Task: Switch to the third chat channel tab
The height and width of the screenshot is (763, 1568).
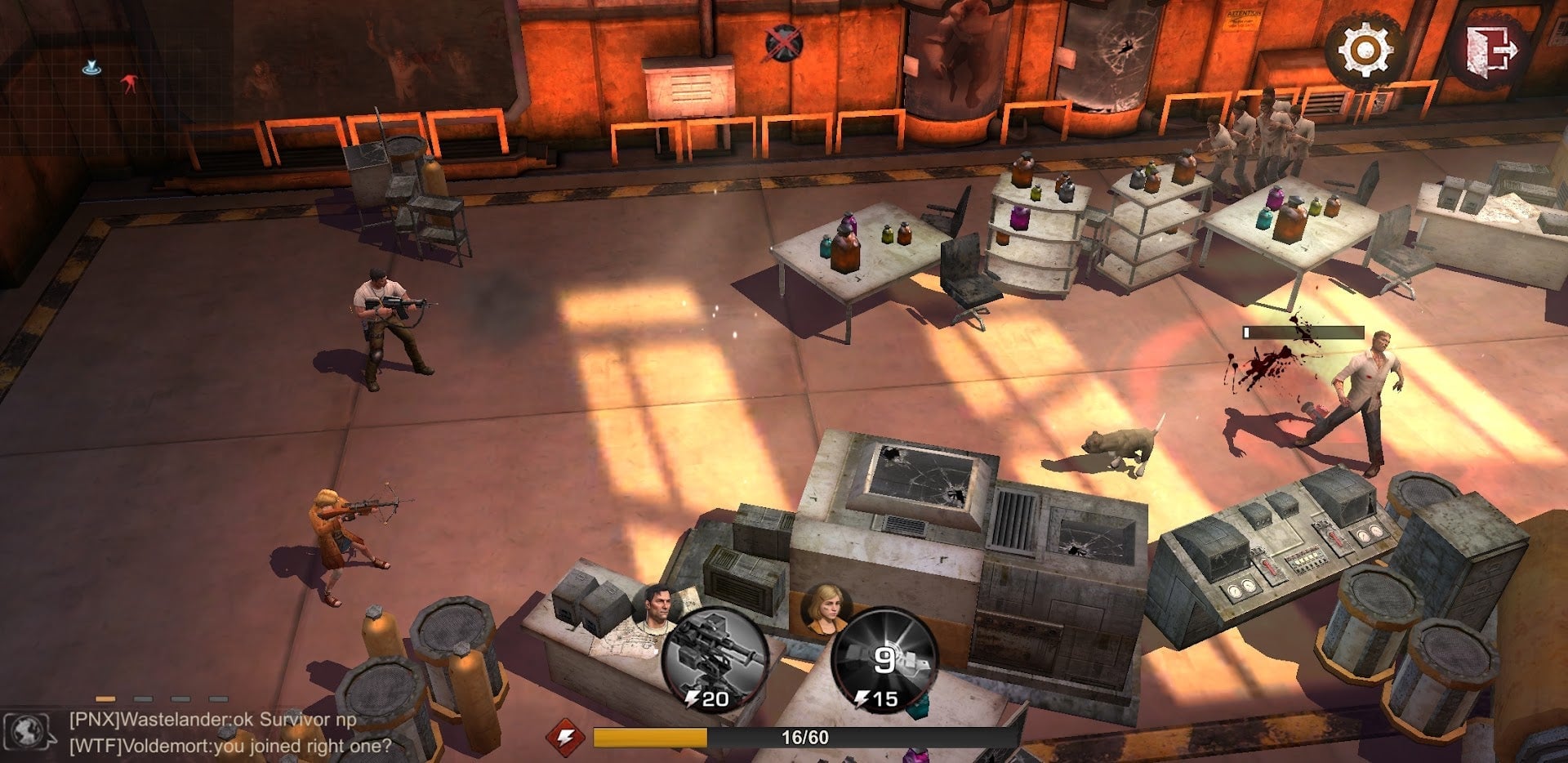Action: (x=180, y=699)
